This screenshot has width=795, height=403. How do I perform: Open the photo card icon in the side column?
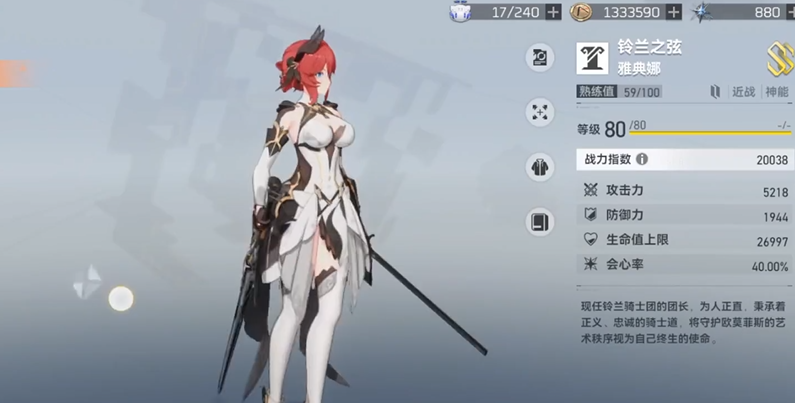click(x=540, y=58)
